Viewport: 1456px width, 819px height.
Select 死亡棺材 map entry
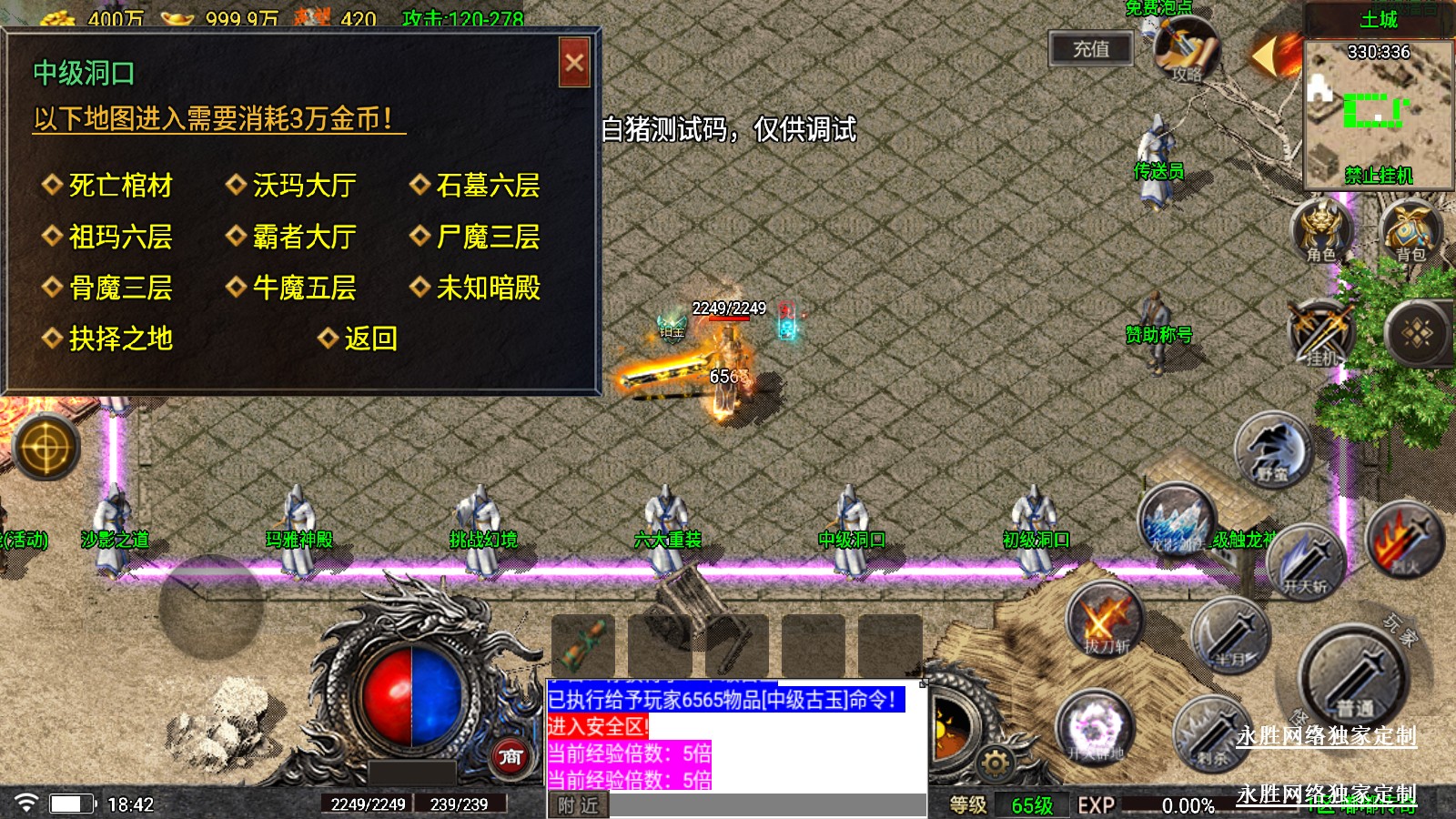[x=120, y=186]
